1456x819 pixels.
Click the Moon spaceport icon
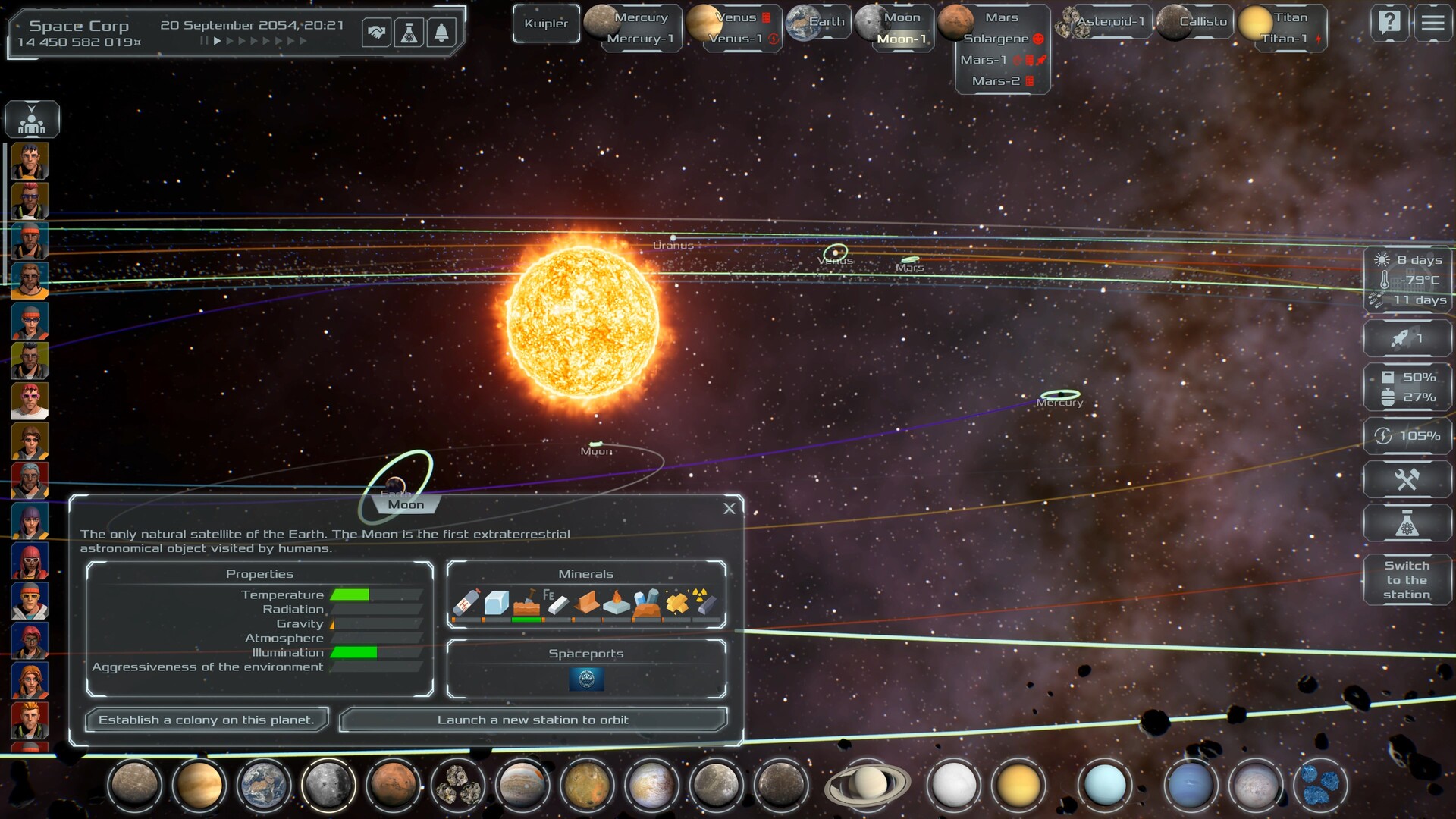(586, 679)
